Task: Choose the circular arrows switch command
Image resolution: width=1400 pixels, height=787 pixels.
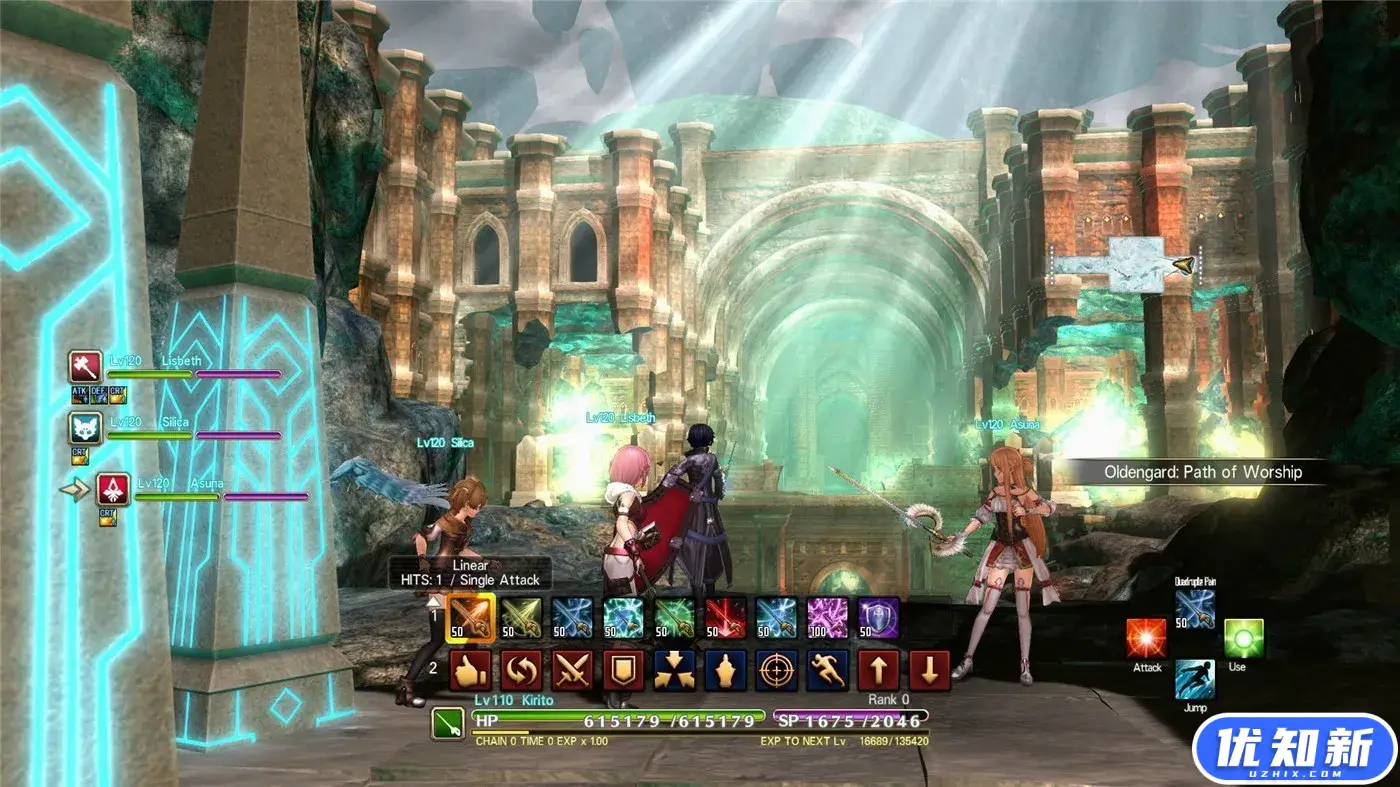Action: click(521, 670)
